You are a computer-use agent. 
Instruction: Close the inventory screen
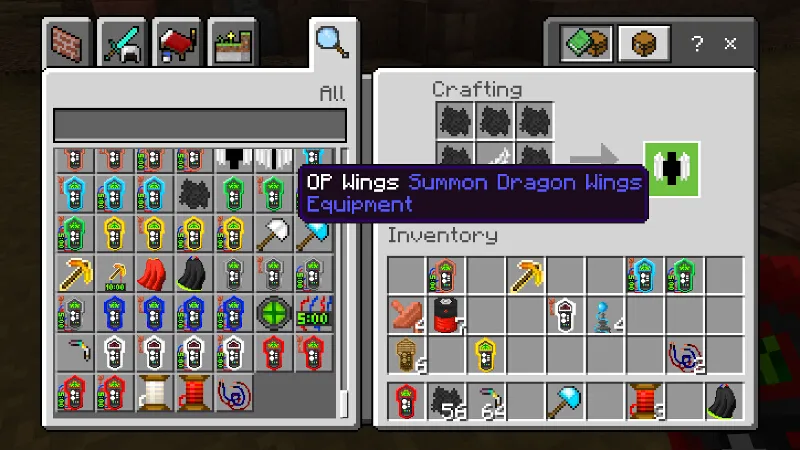pos(731,44)
